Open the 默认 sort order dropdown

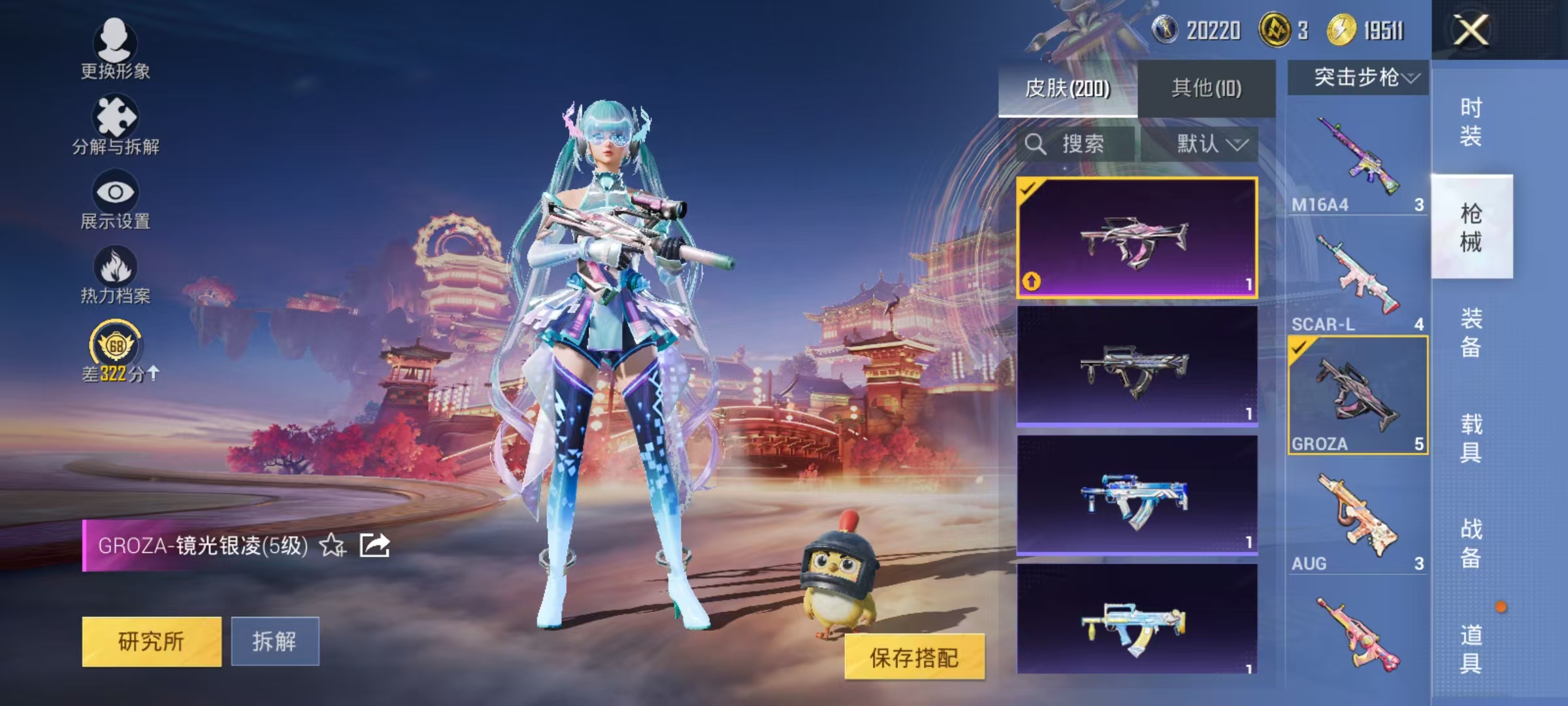point(1210,144)
